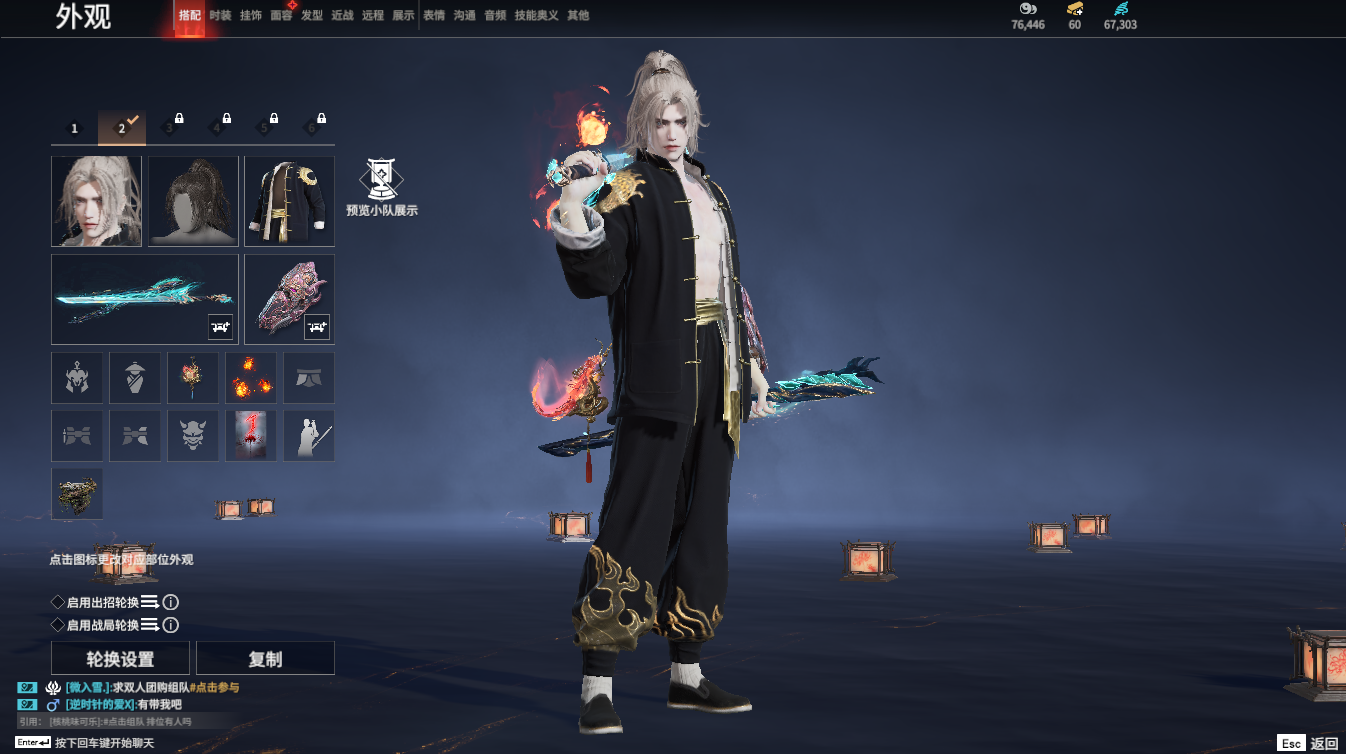The width and height of the screenshot is (1346, 754).
Task: Open the 表情 emote tab
Action: pyautogui.click(x=434, y=16)
